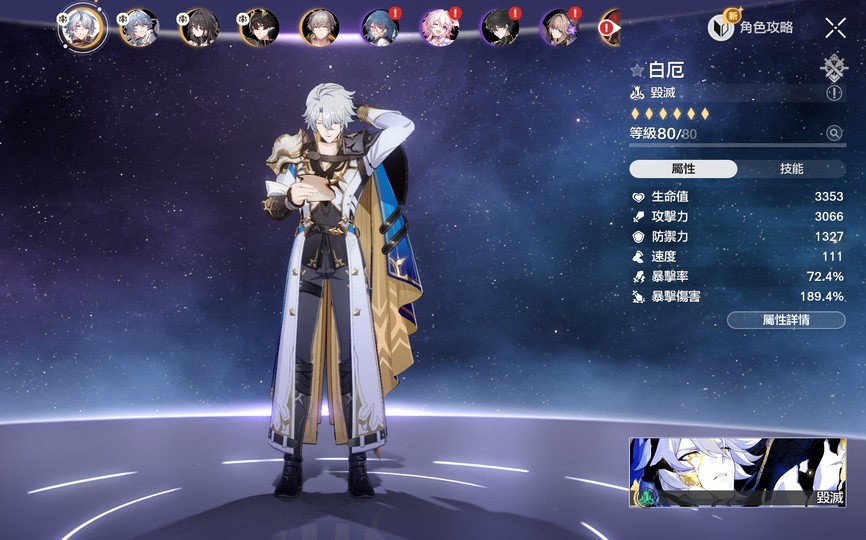
Task: Choose the grey-haired Trailblazer portrait
Action: 319,28
